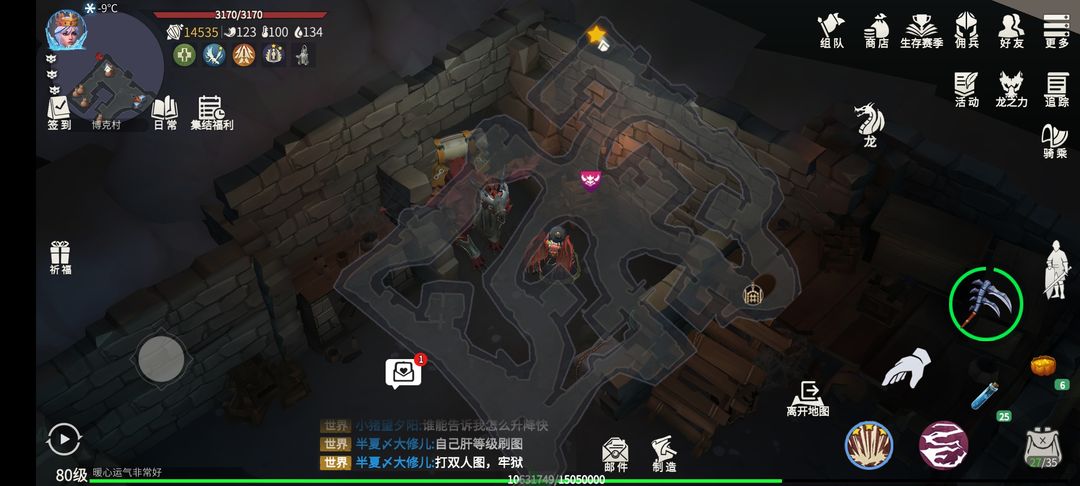Open the chat message bubble notification

(x=403, y=372)
